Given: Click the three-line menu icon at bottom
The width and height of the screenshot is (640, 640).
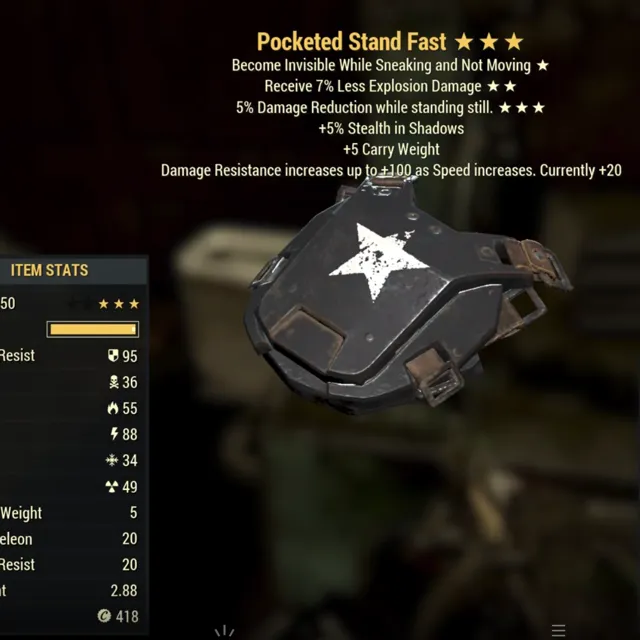Looking at the screenshot, I should [559, 630].
